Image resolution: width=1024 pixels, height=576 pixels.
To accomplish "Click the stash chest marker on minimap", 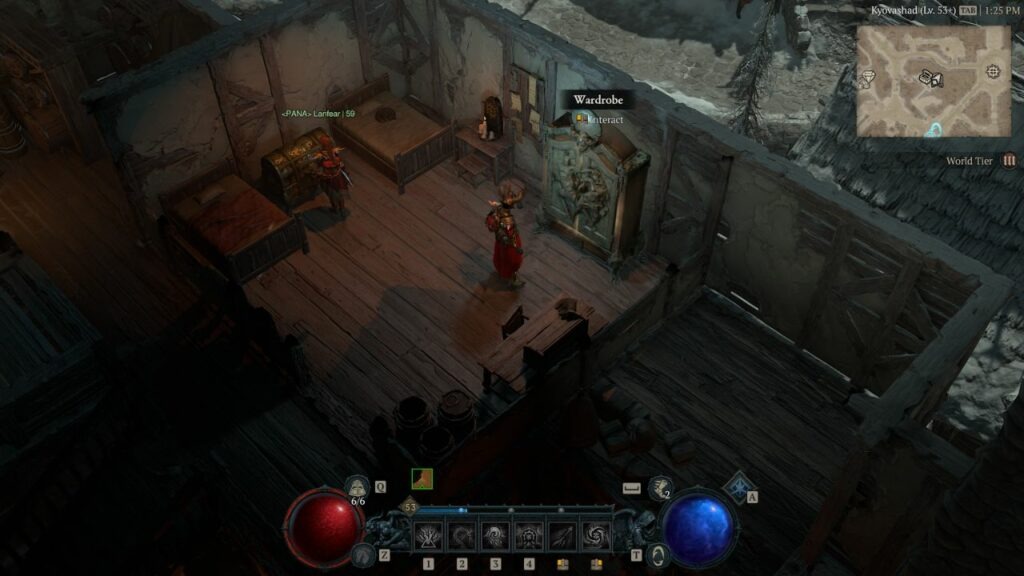I will pyautogui.click(x=926, y=76).
